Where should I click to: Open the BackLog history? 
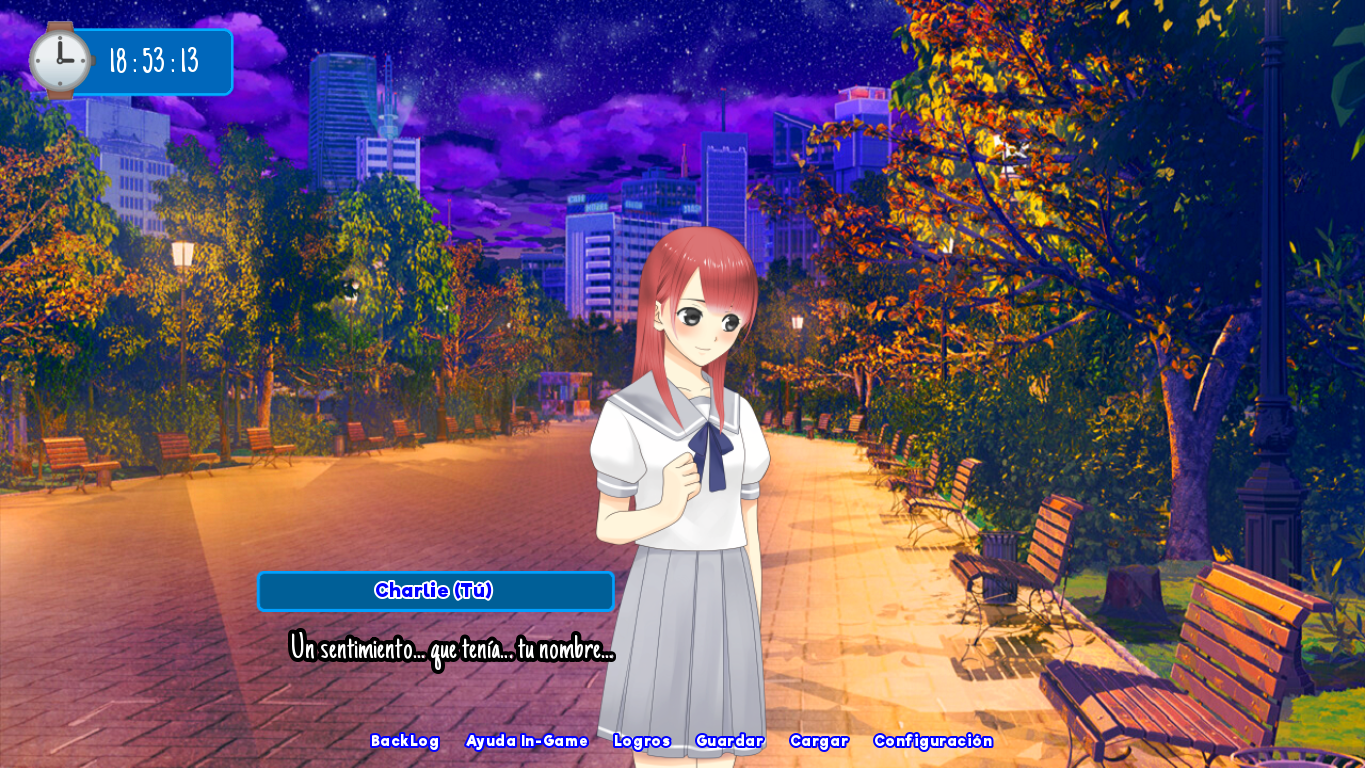[x=405, y=741]
